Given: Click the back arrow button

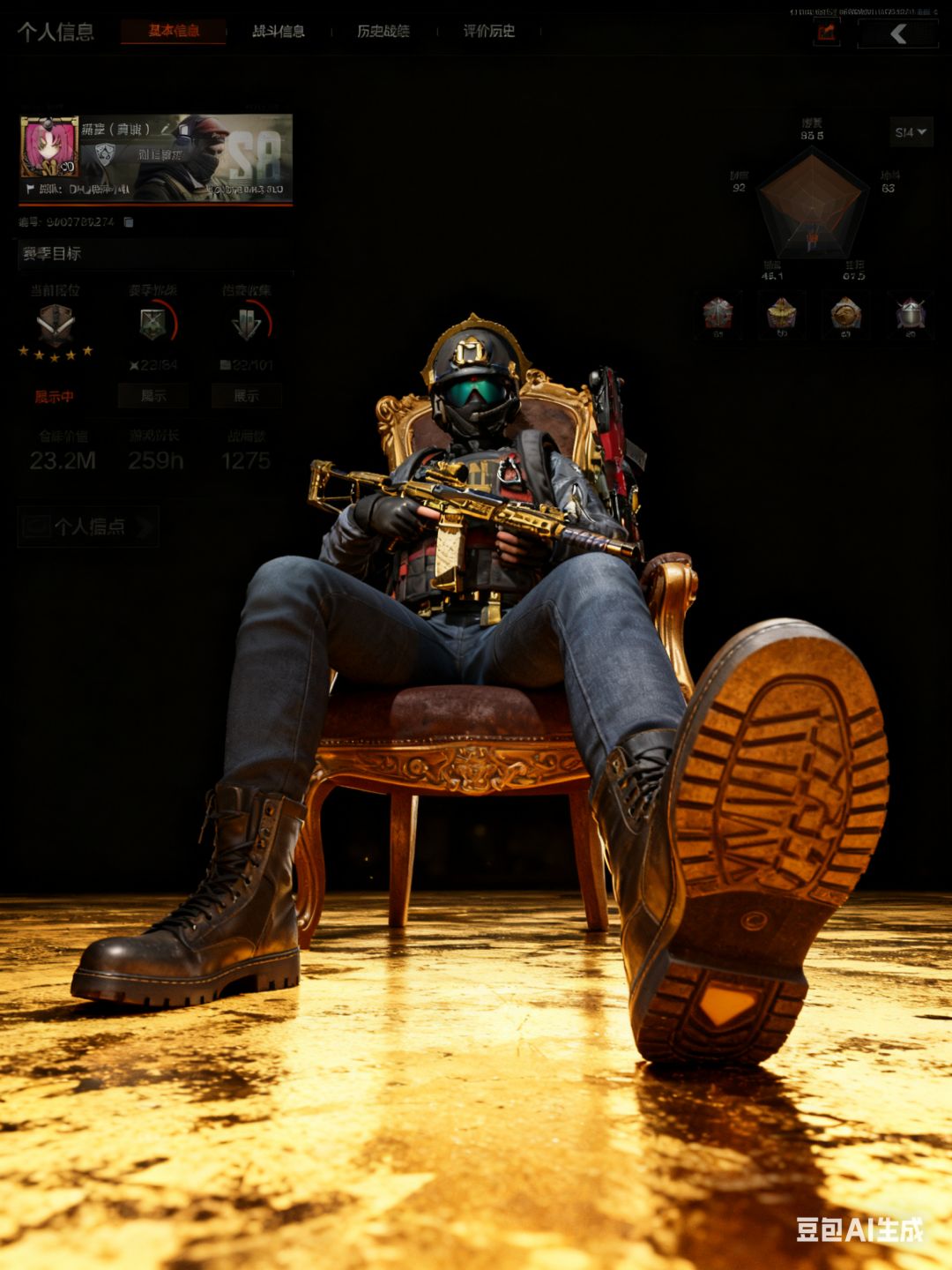Looking at the screenshot, I should 897,34.
